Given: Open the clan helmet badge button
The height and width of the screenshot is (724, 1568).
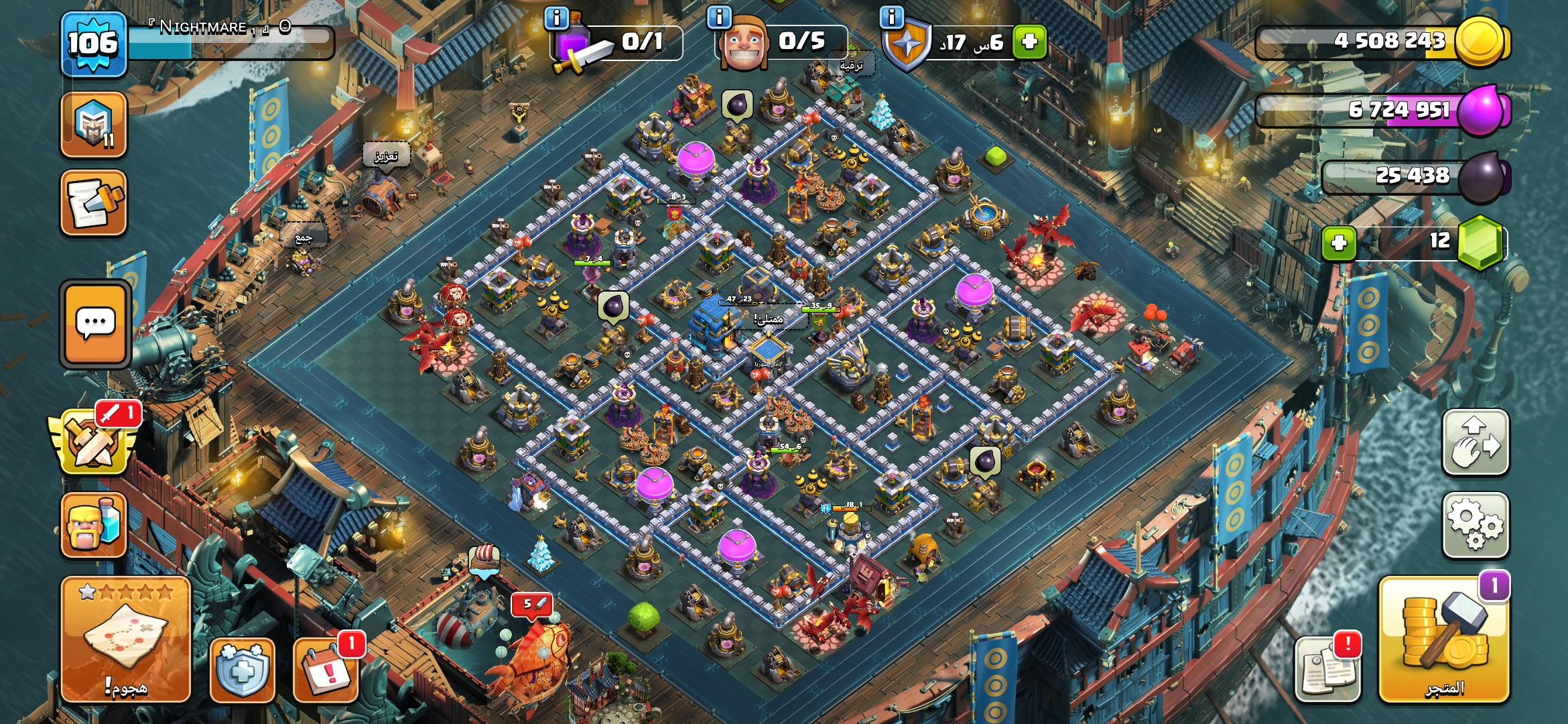Looking at the screenshot, I should click(x=94, y=125).
